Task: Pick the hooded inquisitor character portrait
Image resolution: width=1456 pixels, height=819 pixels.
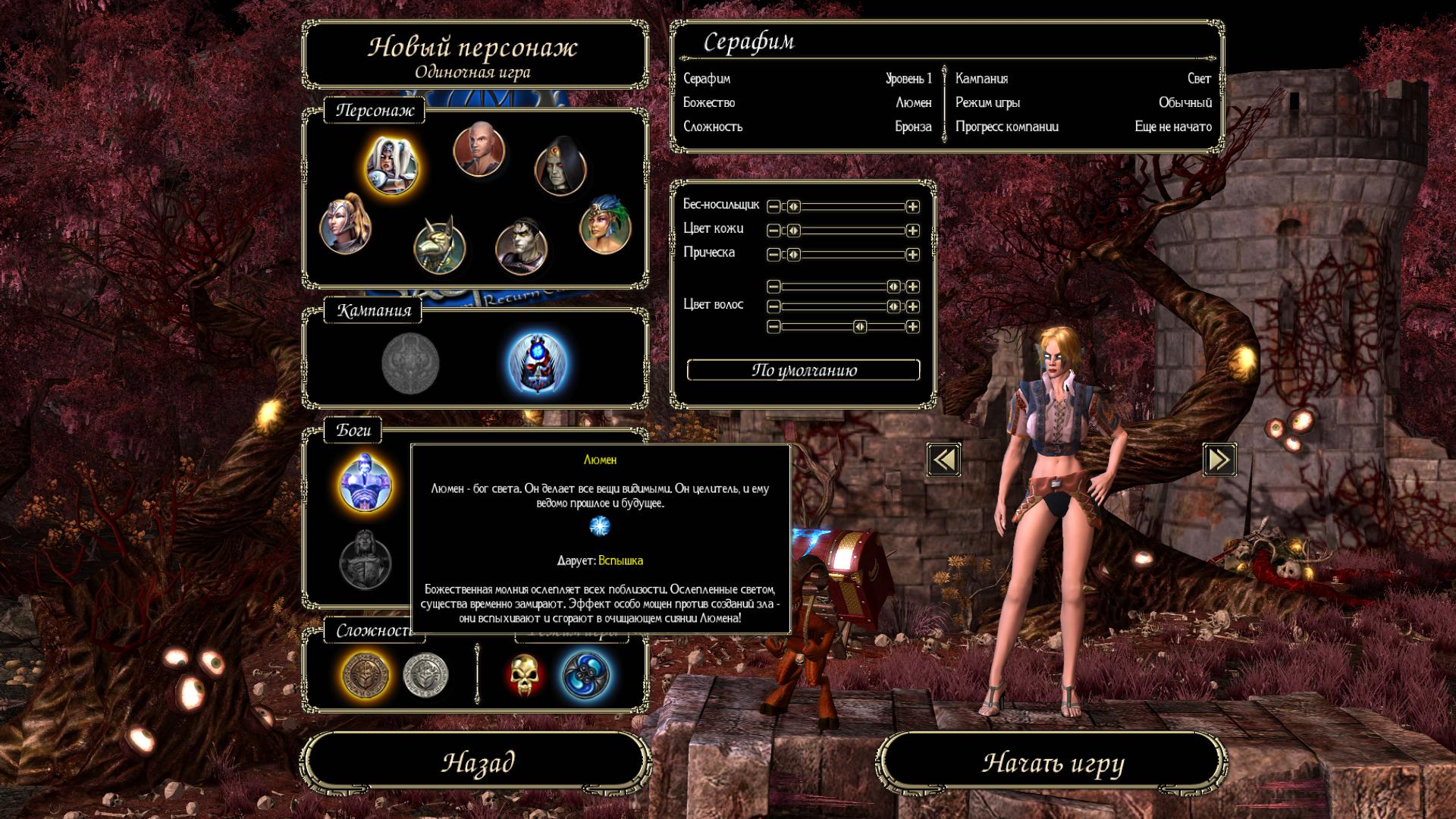Action: 560,167
